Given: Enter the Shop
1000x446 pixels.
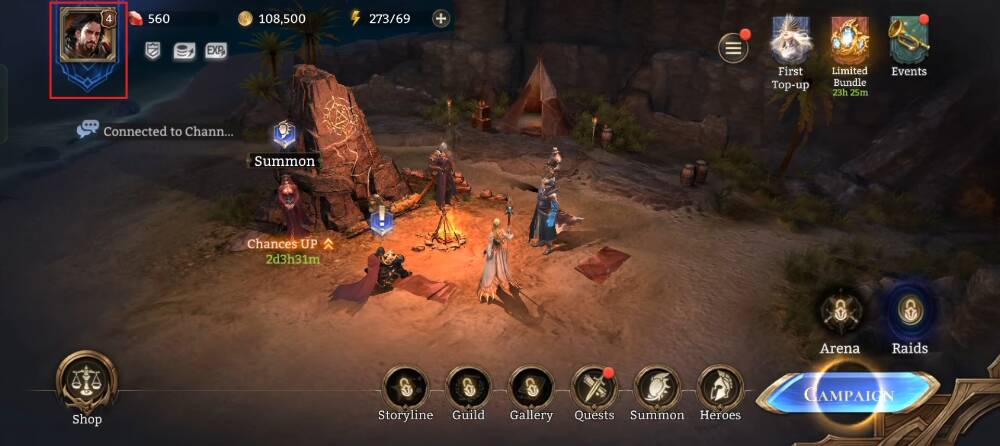Looking at the screenshot, I should pos(87,382).
